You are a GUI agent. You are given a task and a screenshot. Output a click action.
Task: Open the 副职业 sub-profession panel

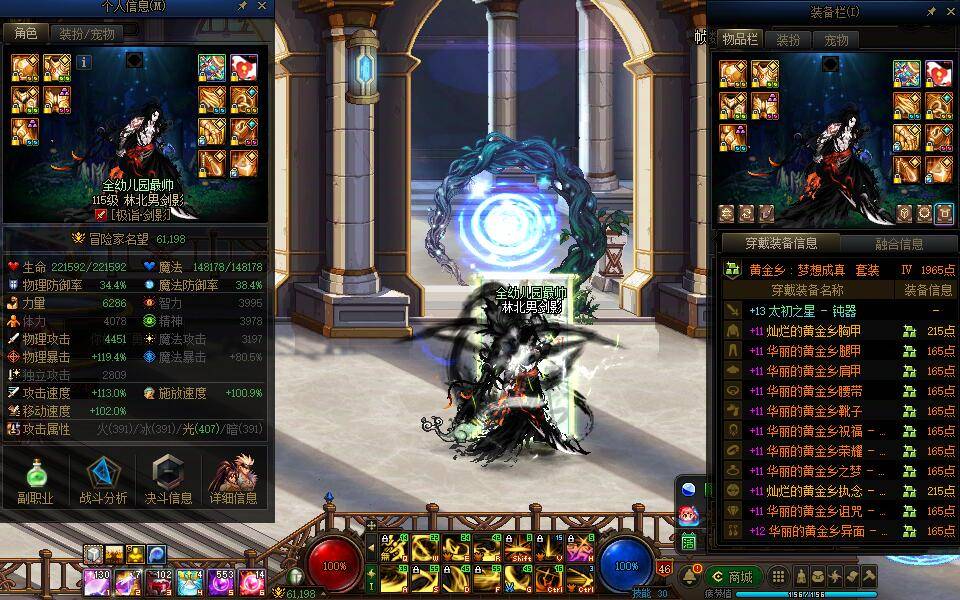[35, 480]
